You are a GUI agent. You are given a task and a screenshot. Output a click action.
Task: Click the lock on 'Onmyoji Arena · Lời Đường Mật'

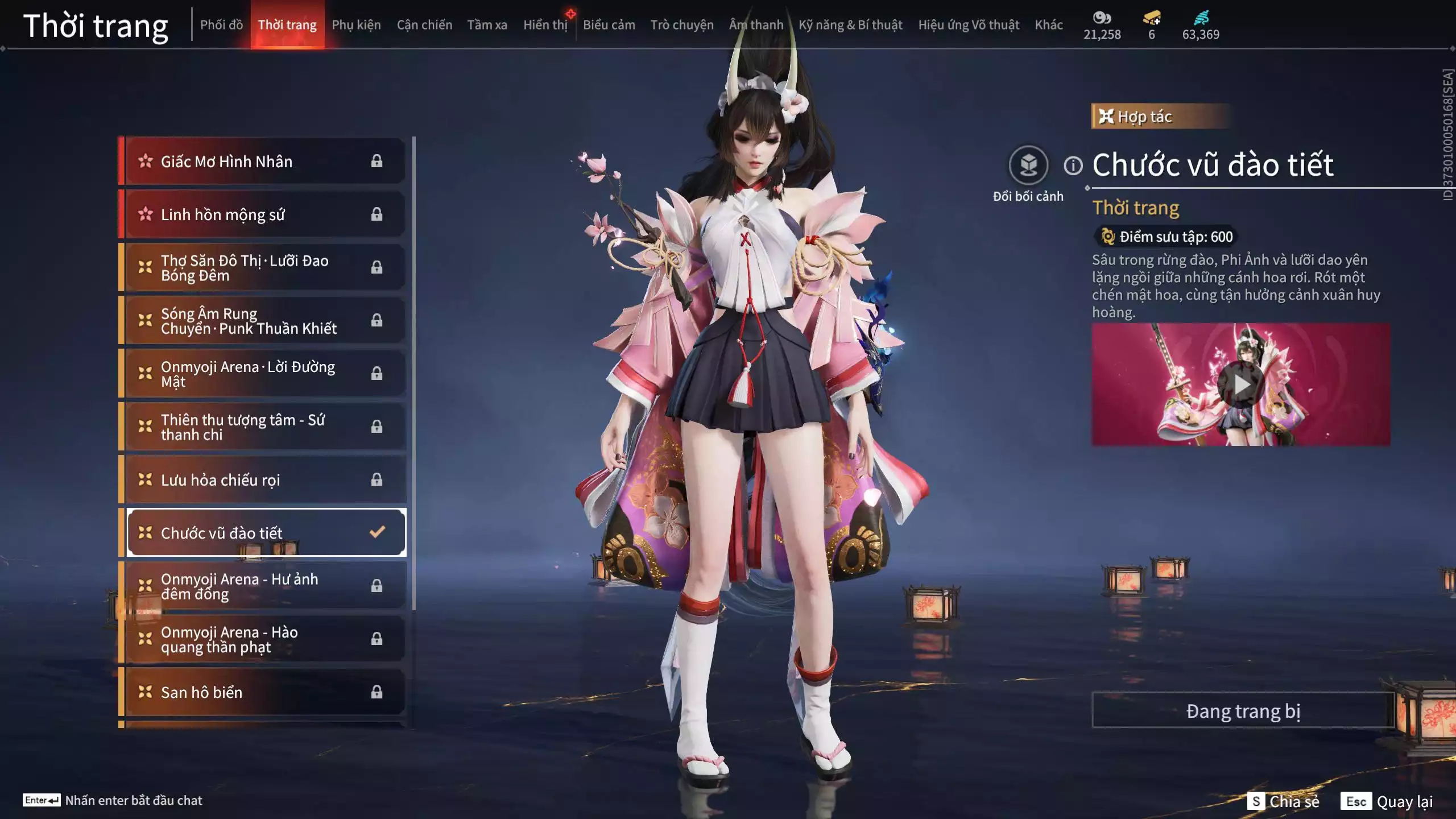pyautogui.click(x=377, y=374)
